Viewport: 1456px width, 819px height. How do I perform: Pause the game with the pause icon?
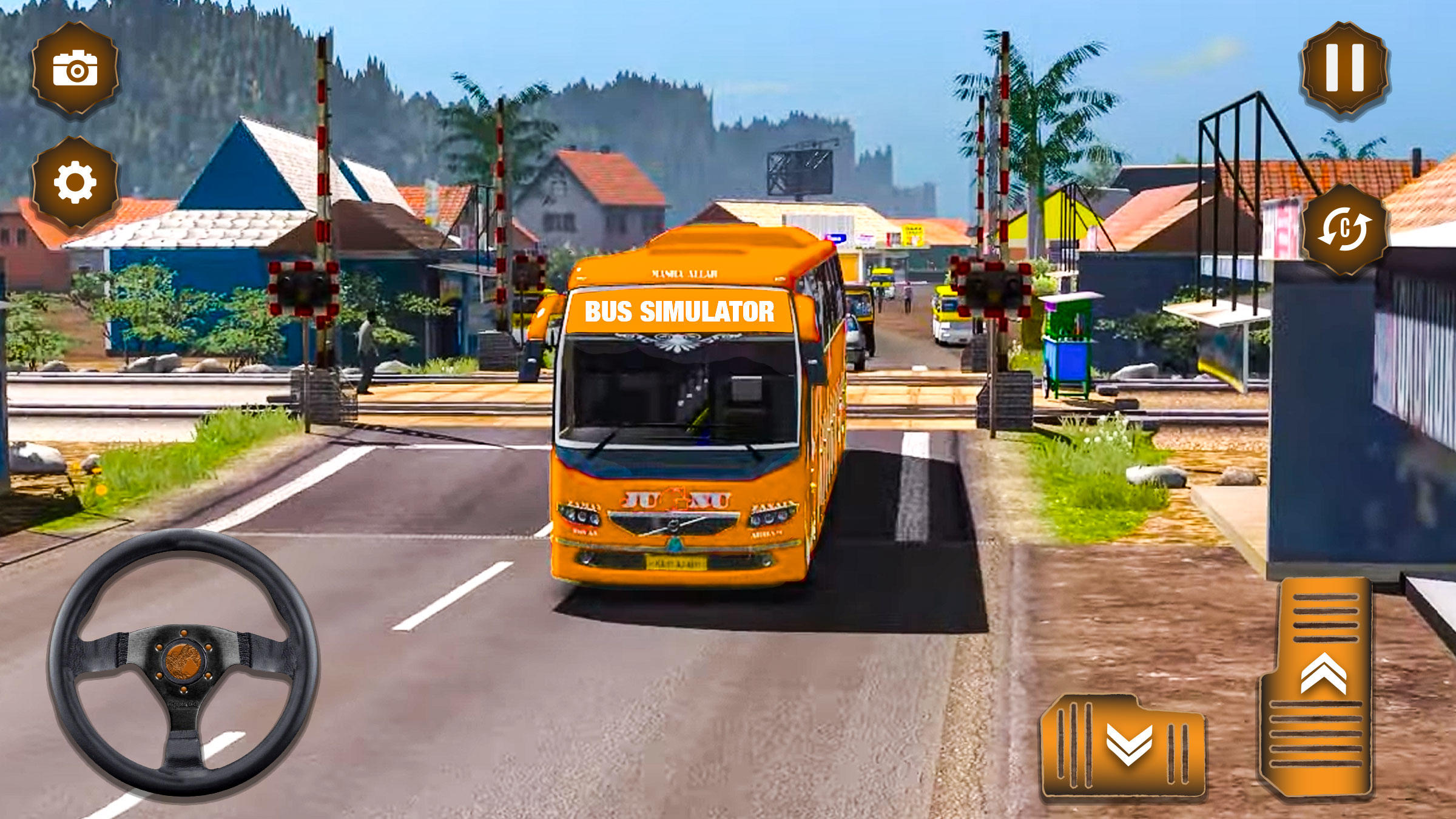pos(1346,67)
